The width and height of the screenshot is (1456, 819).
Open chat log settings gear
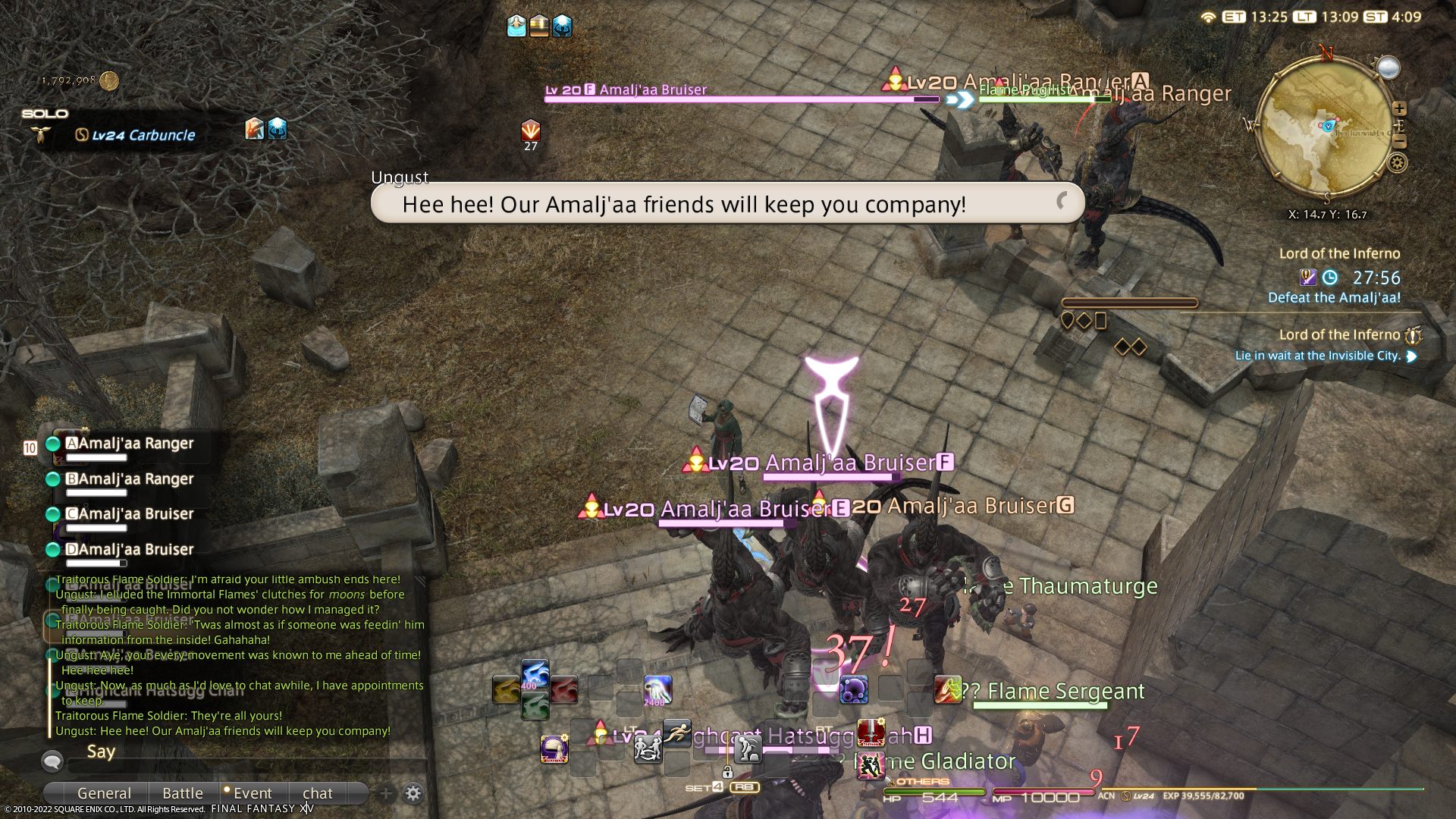coord(413,793)
